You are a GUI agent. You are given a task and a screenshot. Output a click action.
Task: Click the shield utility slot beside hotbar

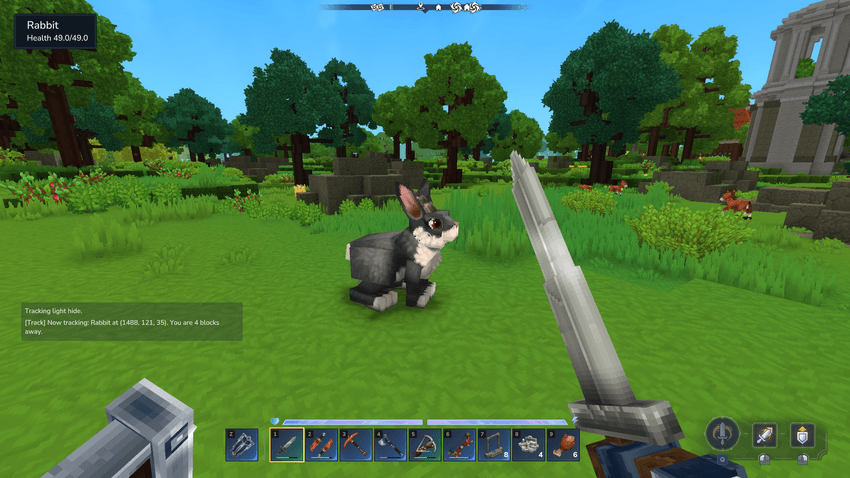point(243,444)
